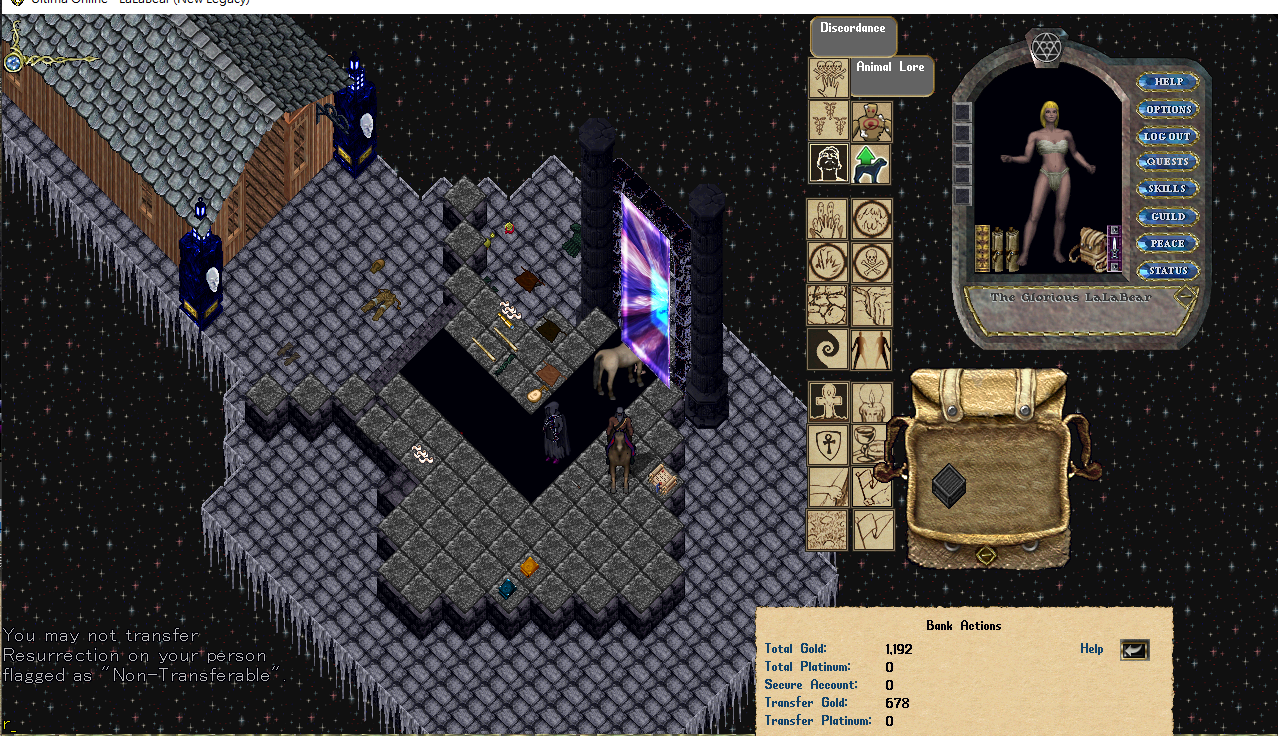The width and height of the screenshot is (1278, 736).
Task: Show the QUESTS log
Action: 1167,162
